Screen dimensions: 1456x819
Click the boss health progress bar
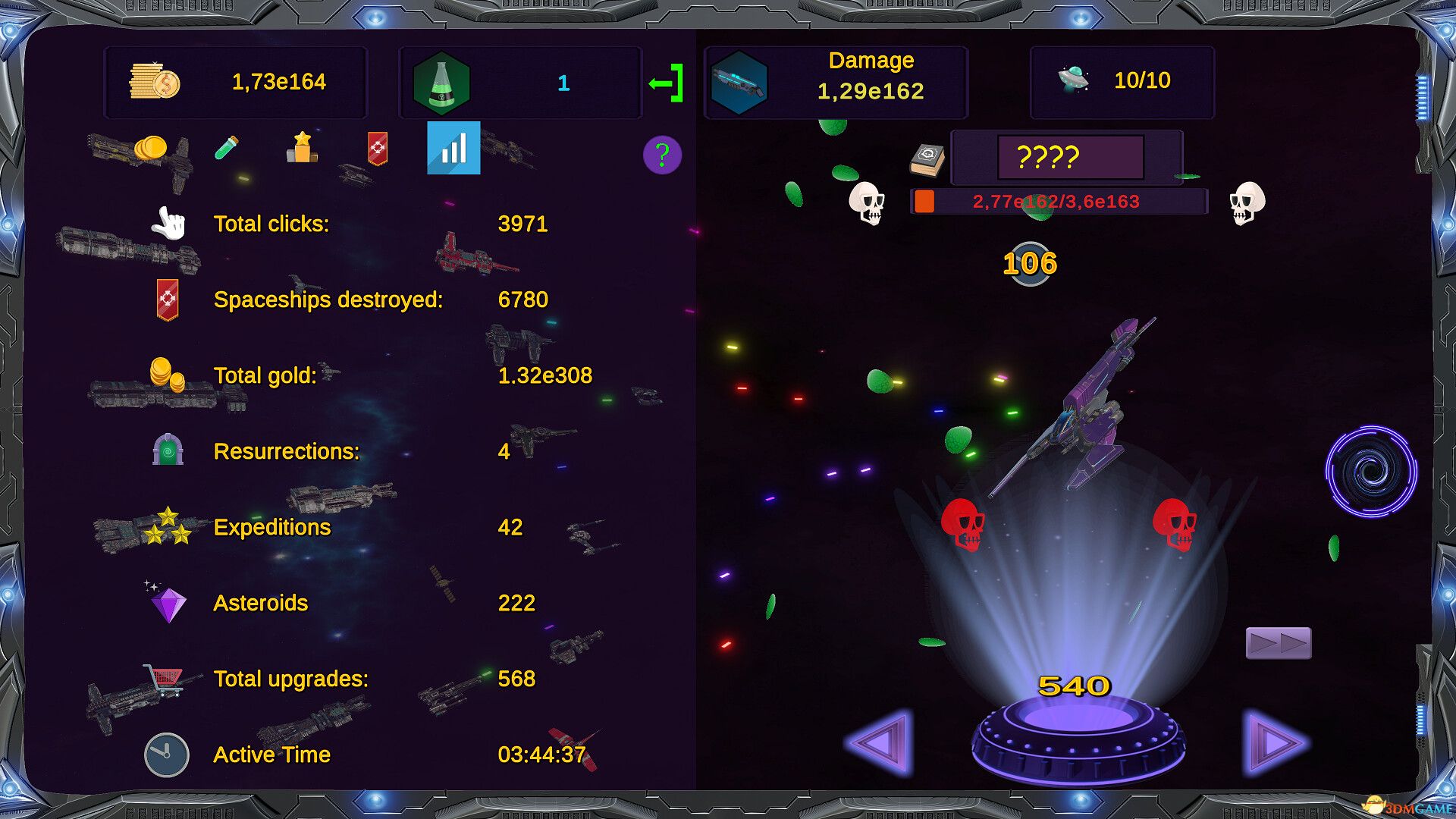pos(1056,202)
